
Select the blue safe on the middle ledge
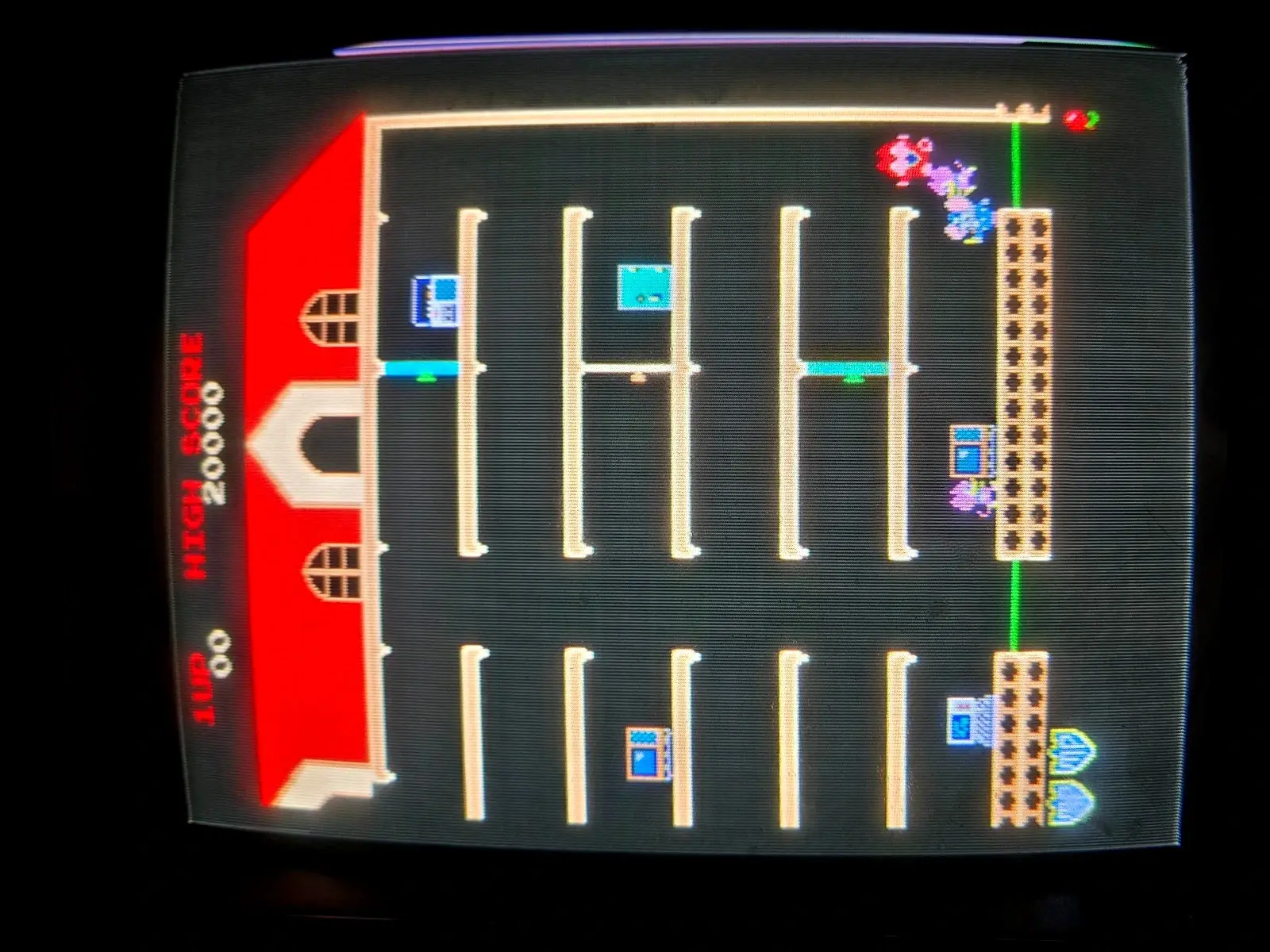click(x=967, y=452)
